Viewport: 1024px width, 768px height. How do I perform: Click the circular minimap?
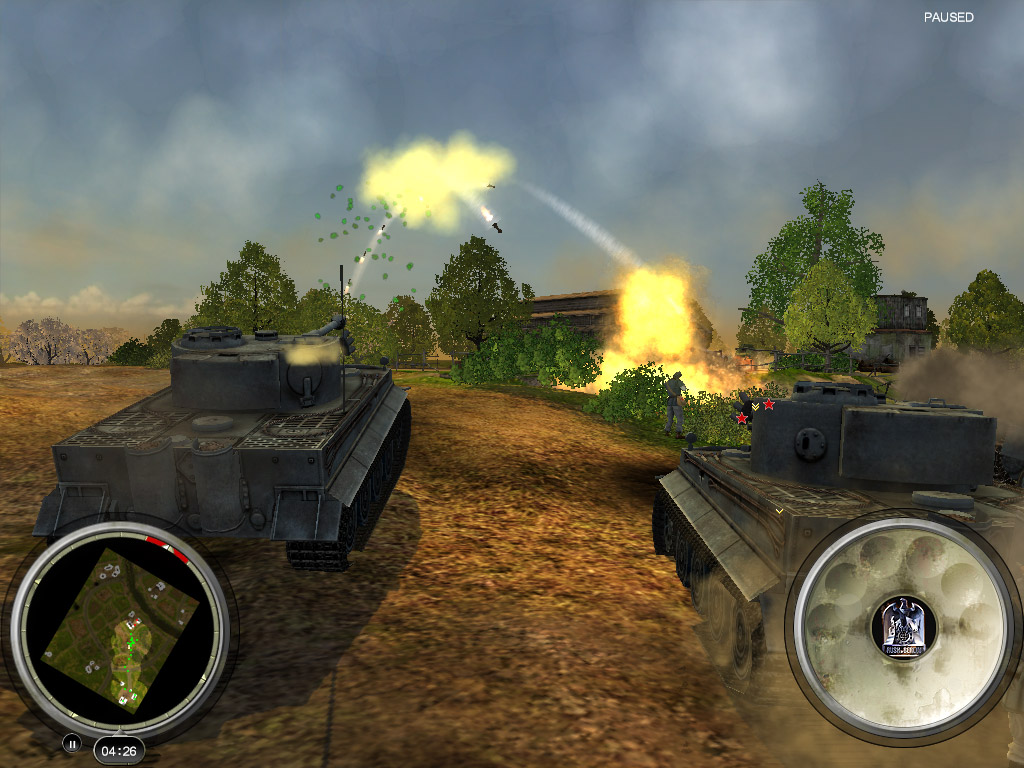[120, 630]
